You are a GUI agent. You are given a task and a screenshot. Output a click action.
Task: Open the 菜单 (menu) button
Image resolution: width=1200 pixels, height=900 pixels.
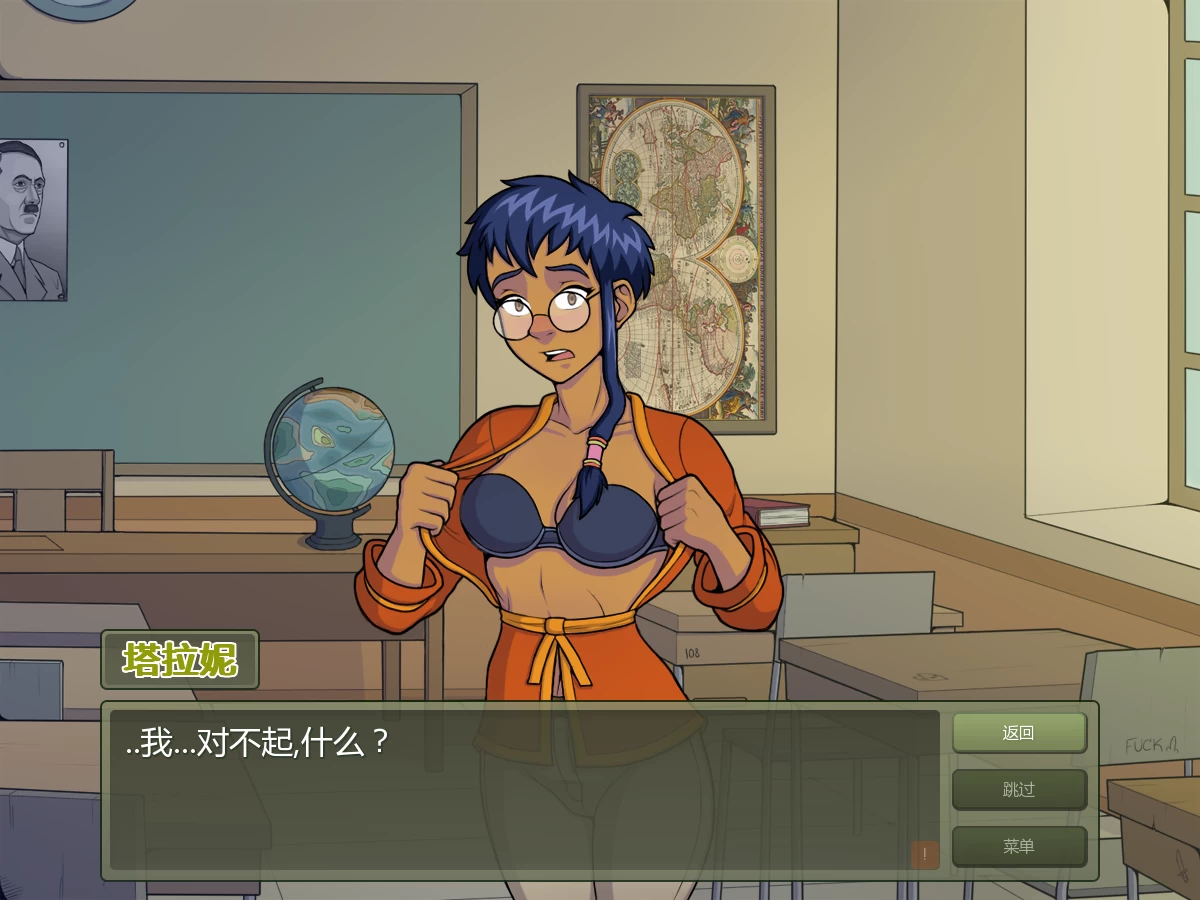(x=1018, y=847)
